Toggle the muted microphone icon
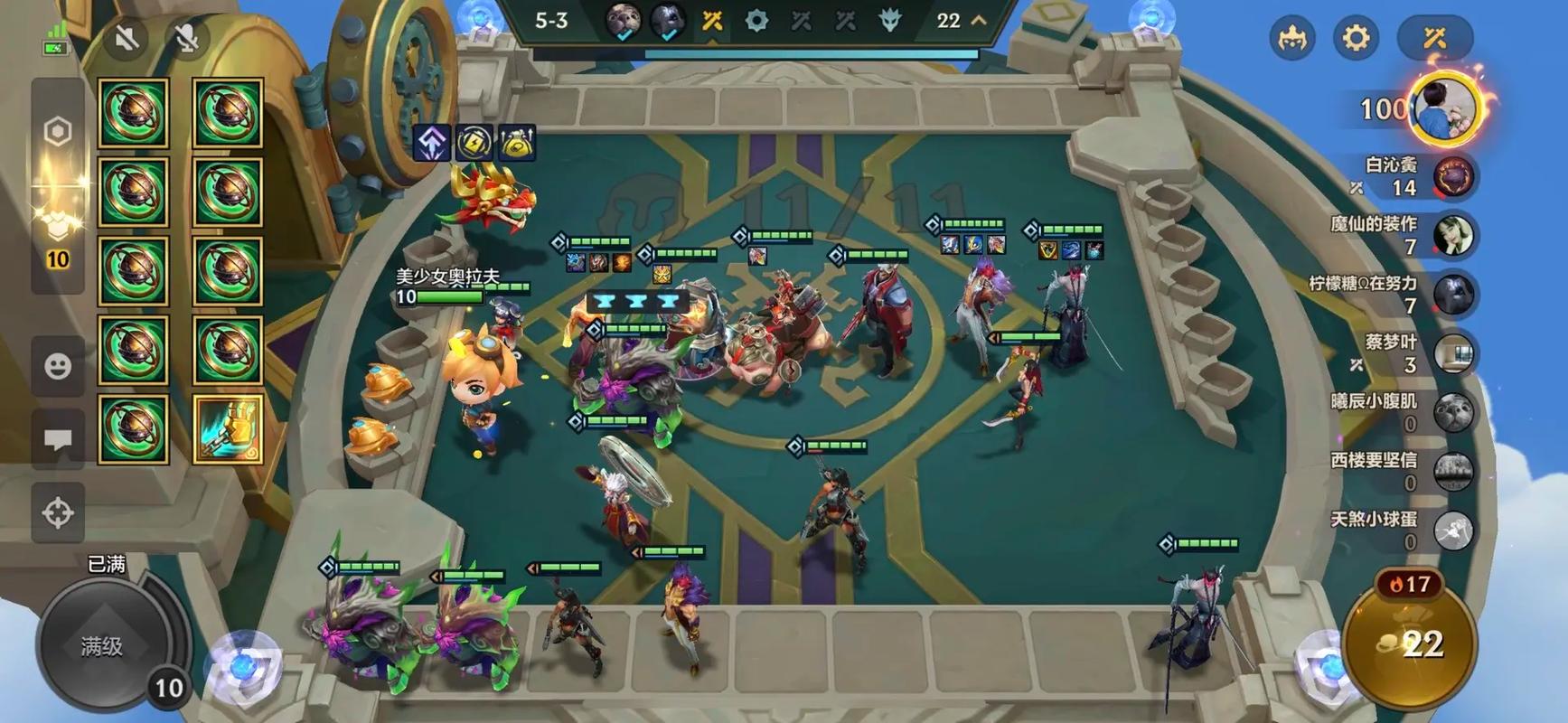 [186, 38]
